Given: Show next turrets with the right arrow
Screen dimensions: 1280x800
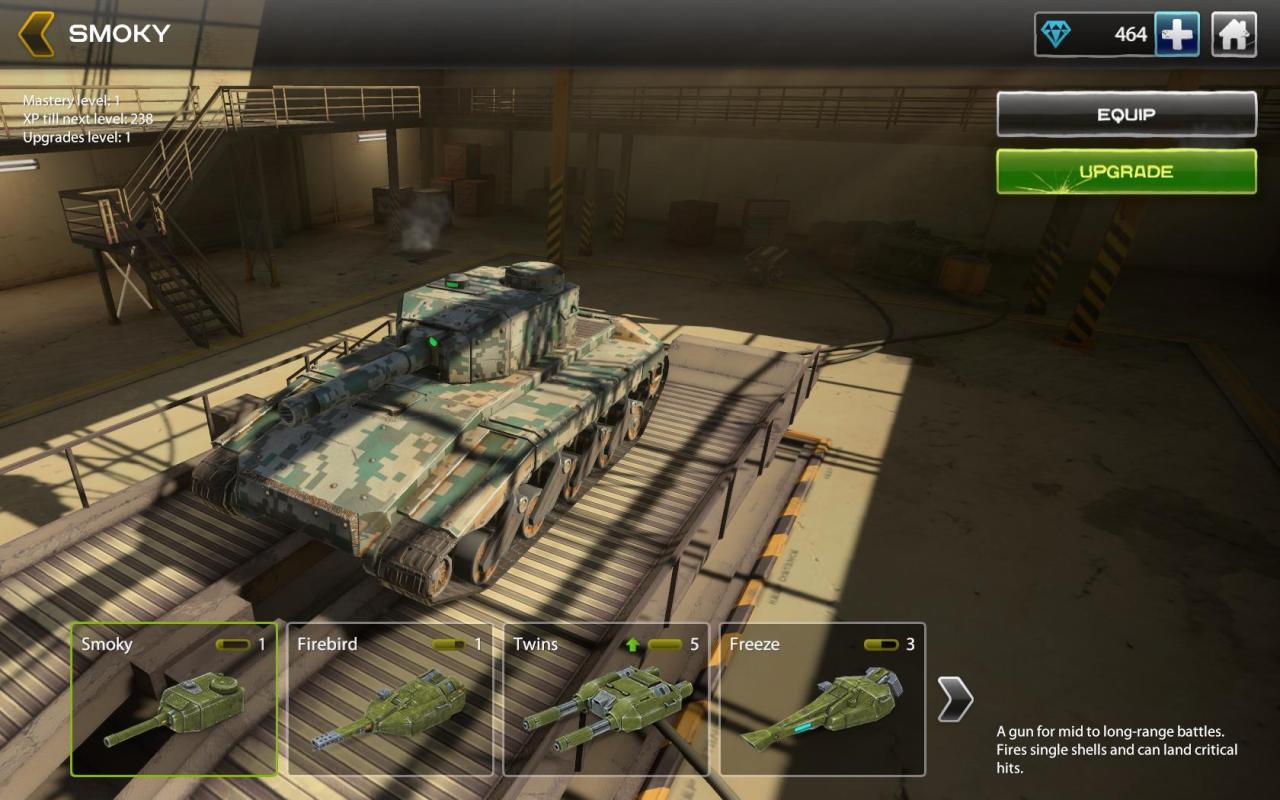Looking at the screenshot, I should click(955, 699).
